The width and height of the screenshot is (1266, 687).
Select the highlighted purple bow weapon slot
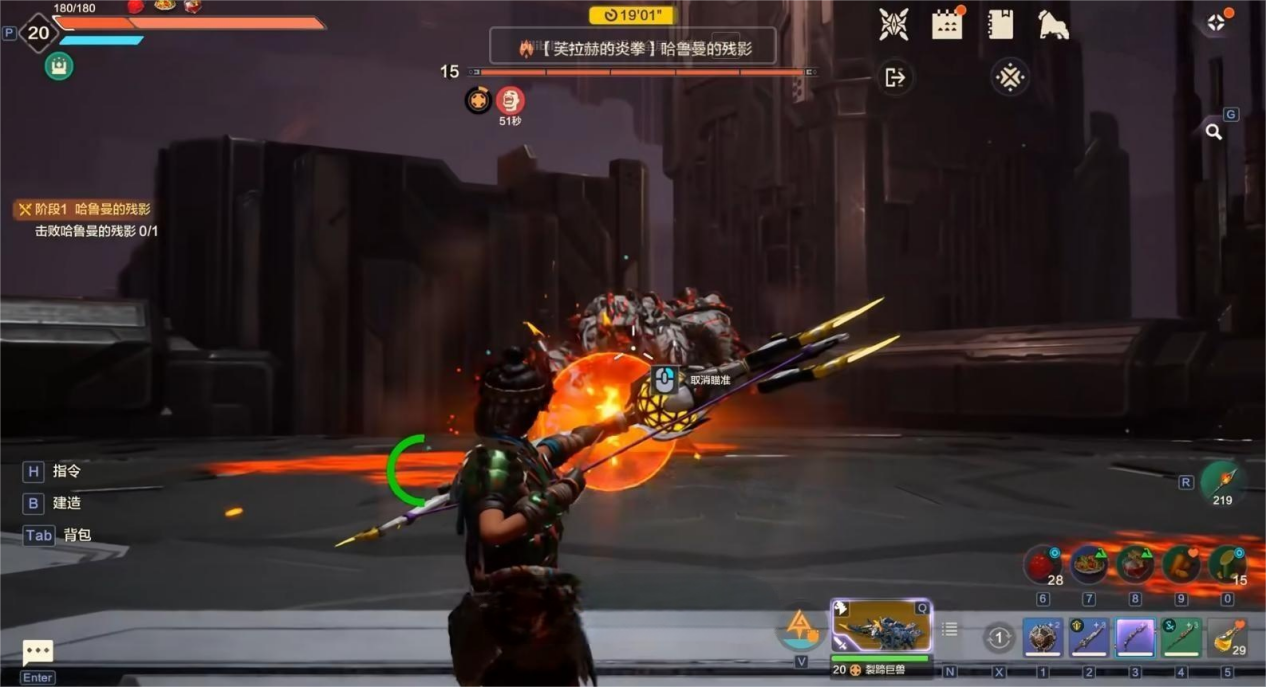1135,637
